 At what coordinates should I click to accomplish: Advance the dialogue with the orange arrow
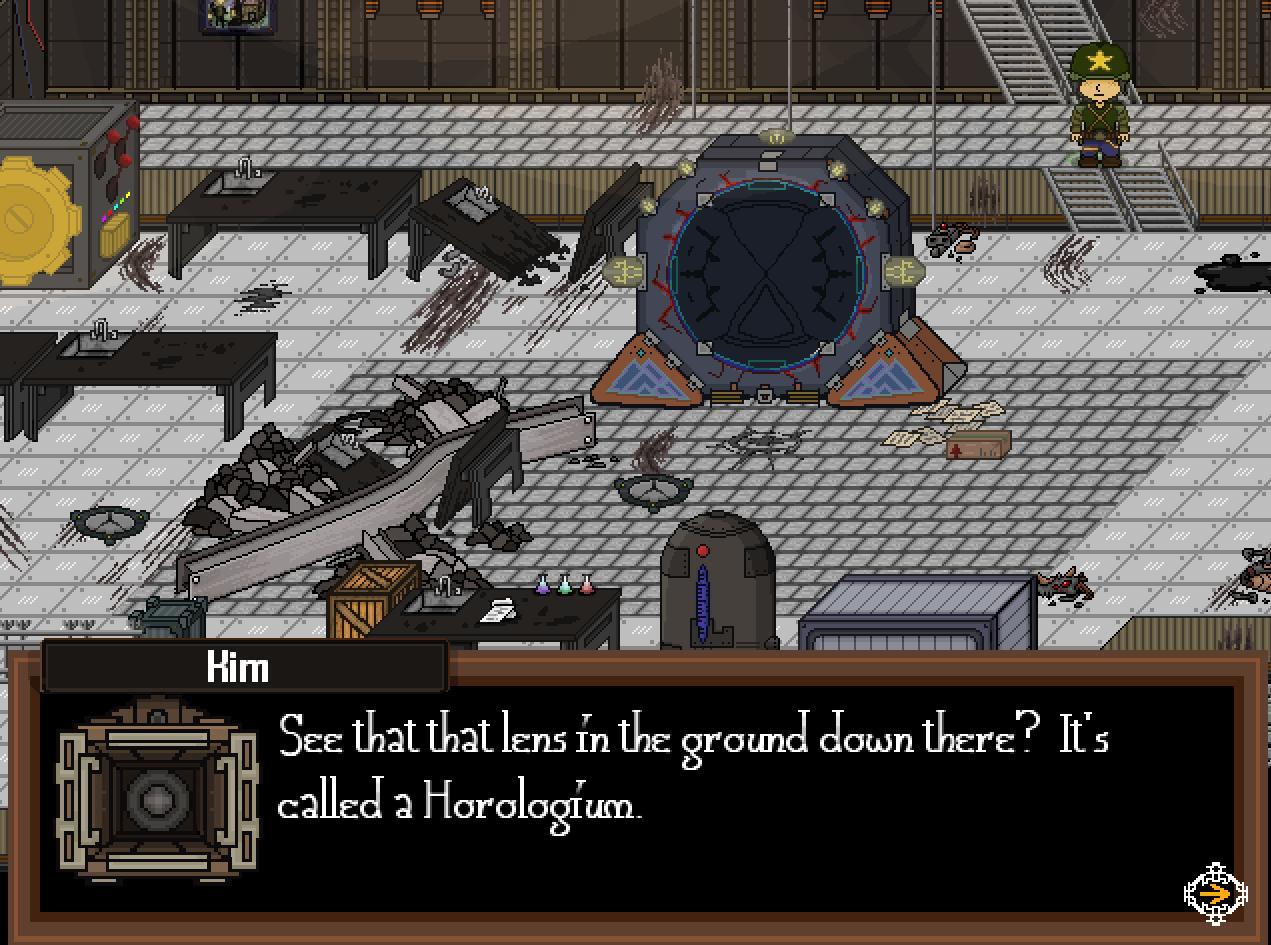click(1215, 892)
